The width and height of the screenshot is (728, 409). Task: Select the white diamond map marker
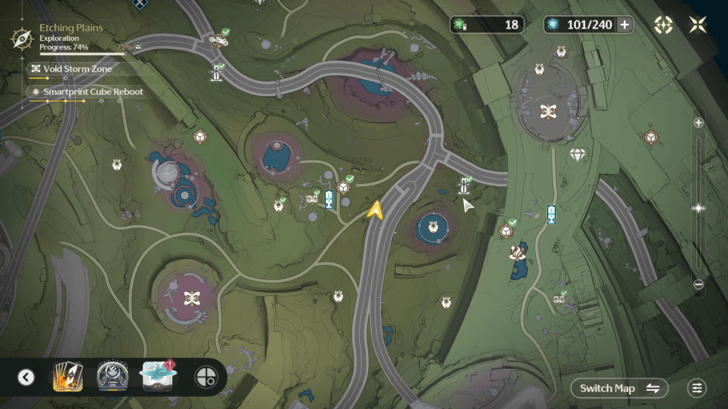(577, 155)
